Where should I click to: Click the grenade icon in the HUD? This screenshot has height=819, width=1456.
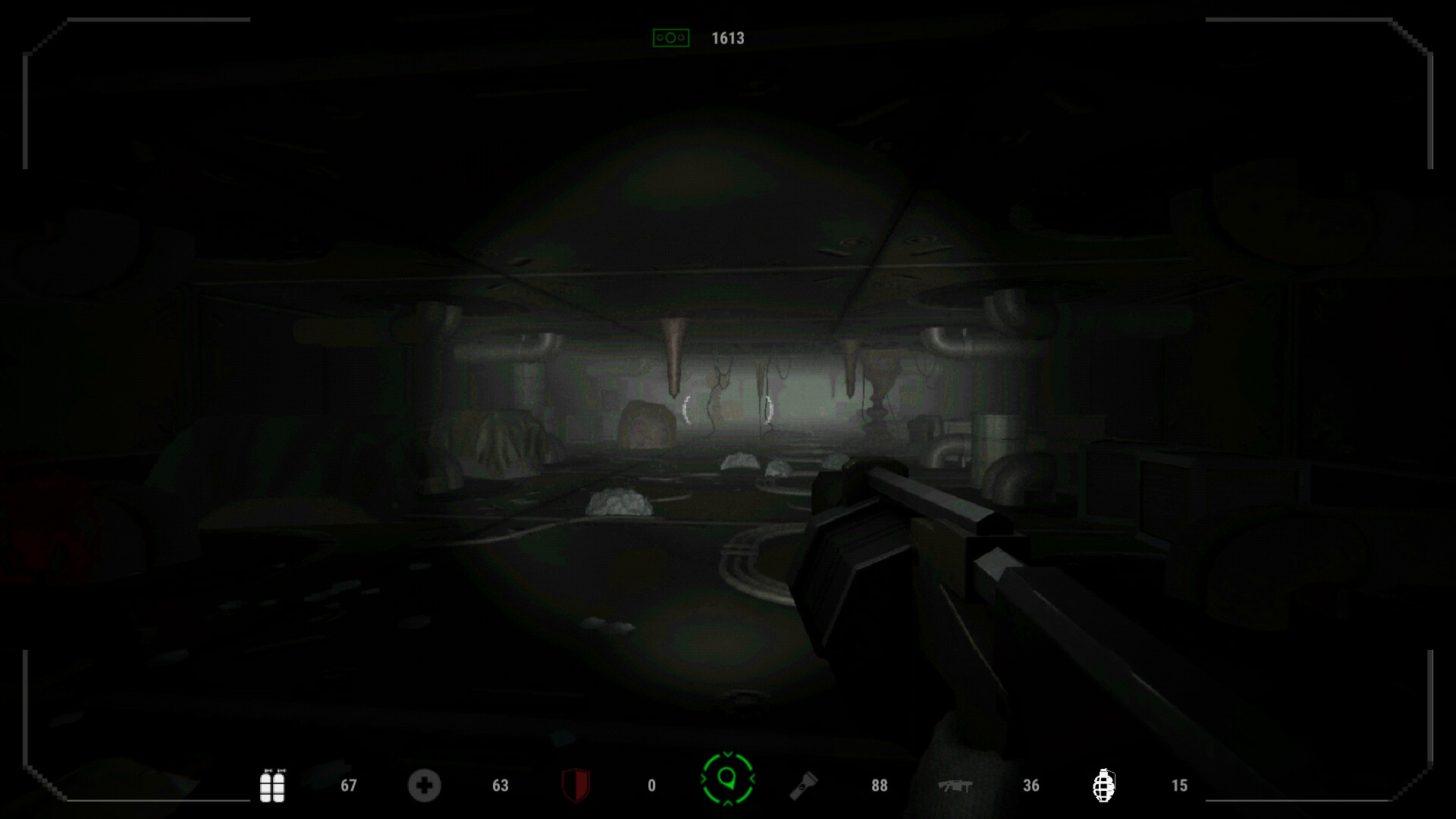pyautogui.click(x=1103, y=786)
